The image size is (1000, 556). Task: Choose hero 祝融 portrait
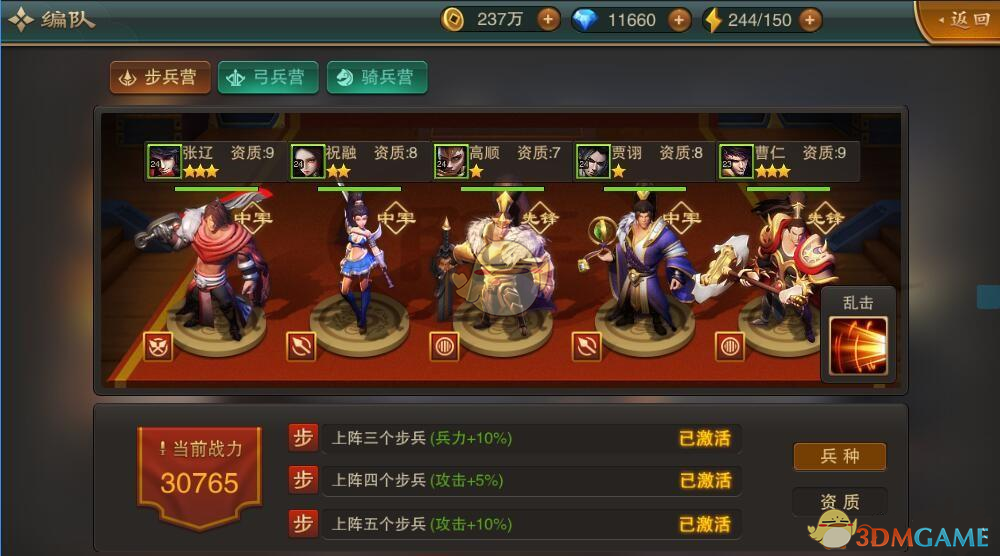(307, 161)
